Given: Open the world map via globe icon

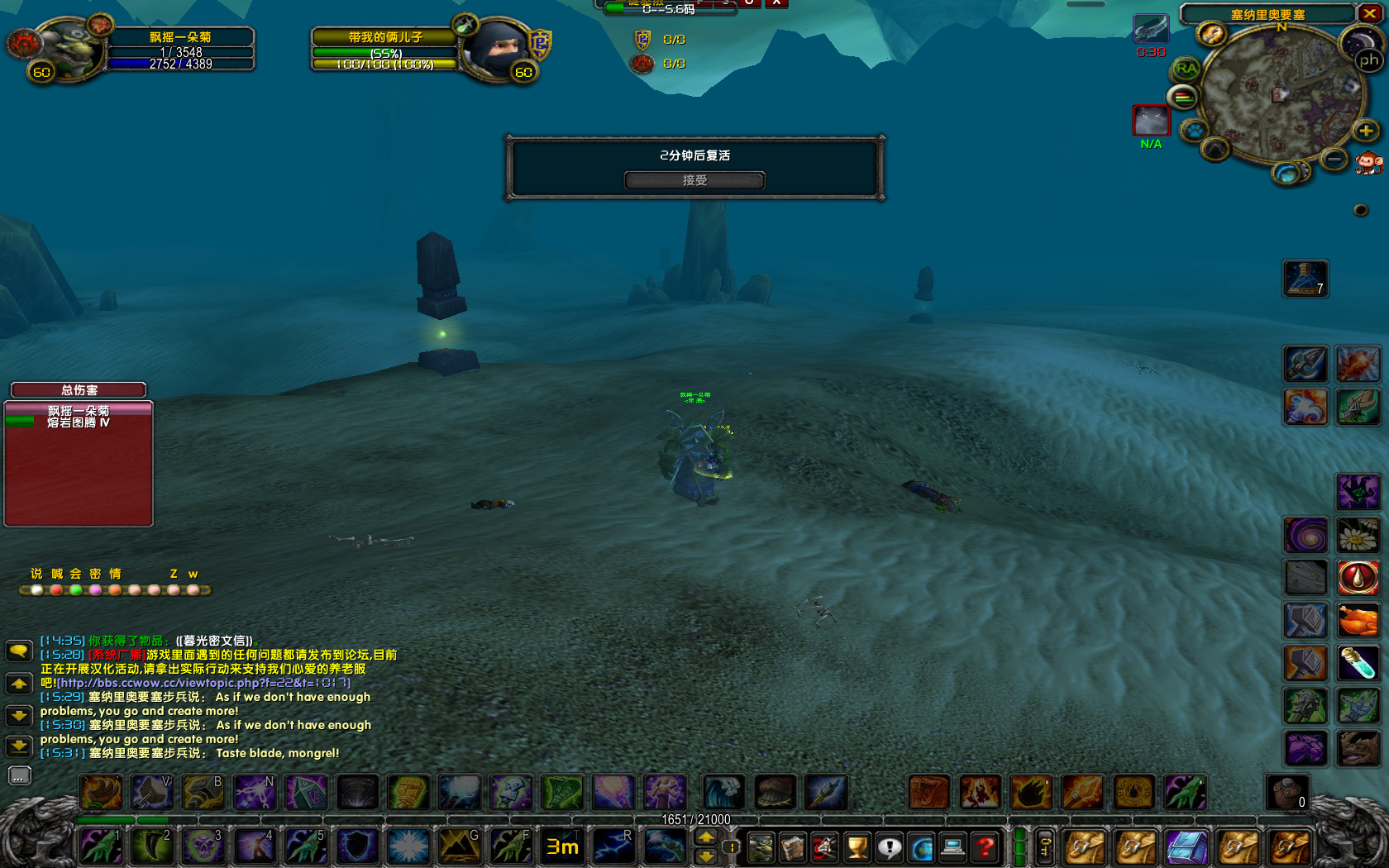Looking at the screenshot, I should [919, 847].
